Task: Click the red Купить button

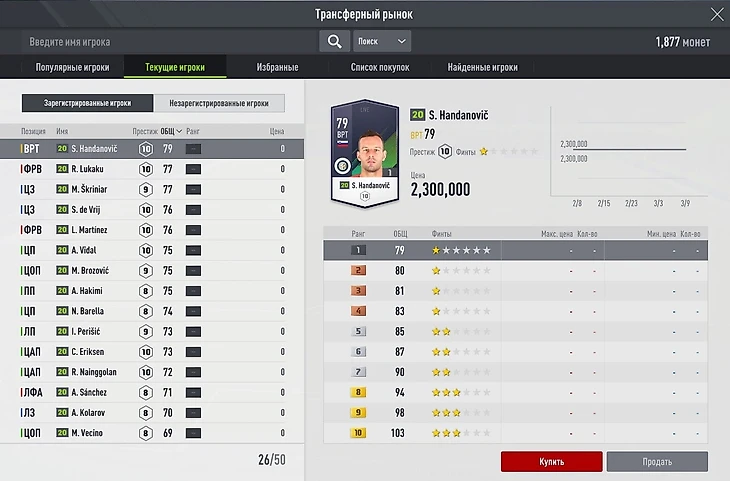Action: [551, 462]
